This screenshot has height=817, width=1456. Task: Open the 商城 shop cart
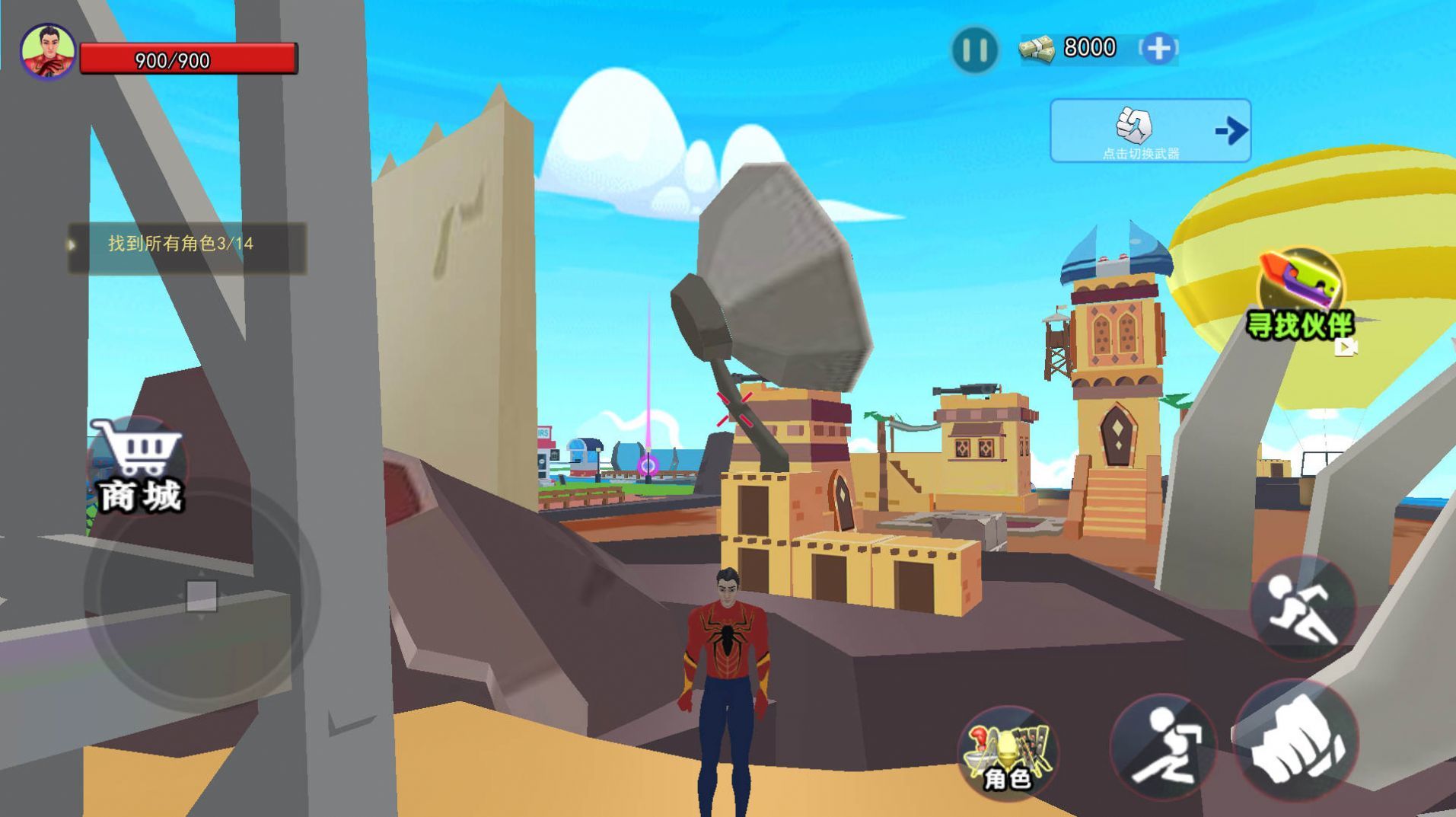coord(139,466)
